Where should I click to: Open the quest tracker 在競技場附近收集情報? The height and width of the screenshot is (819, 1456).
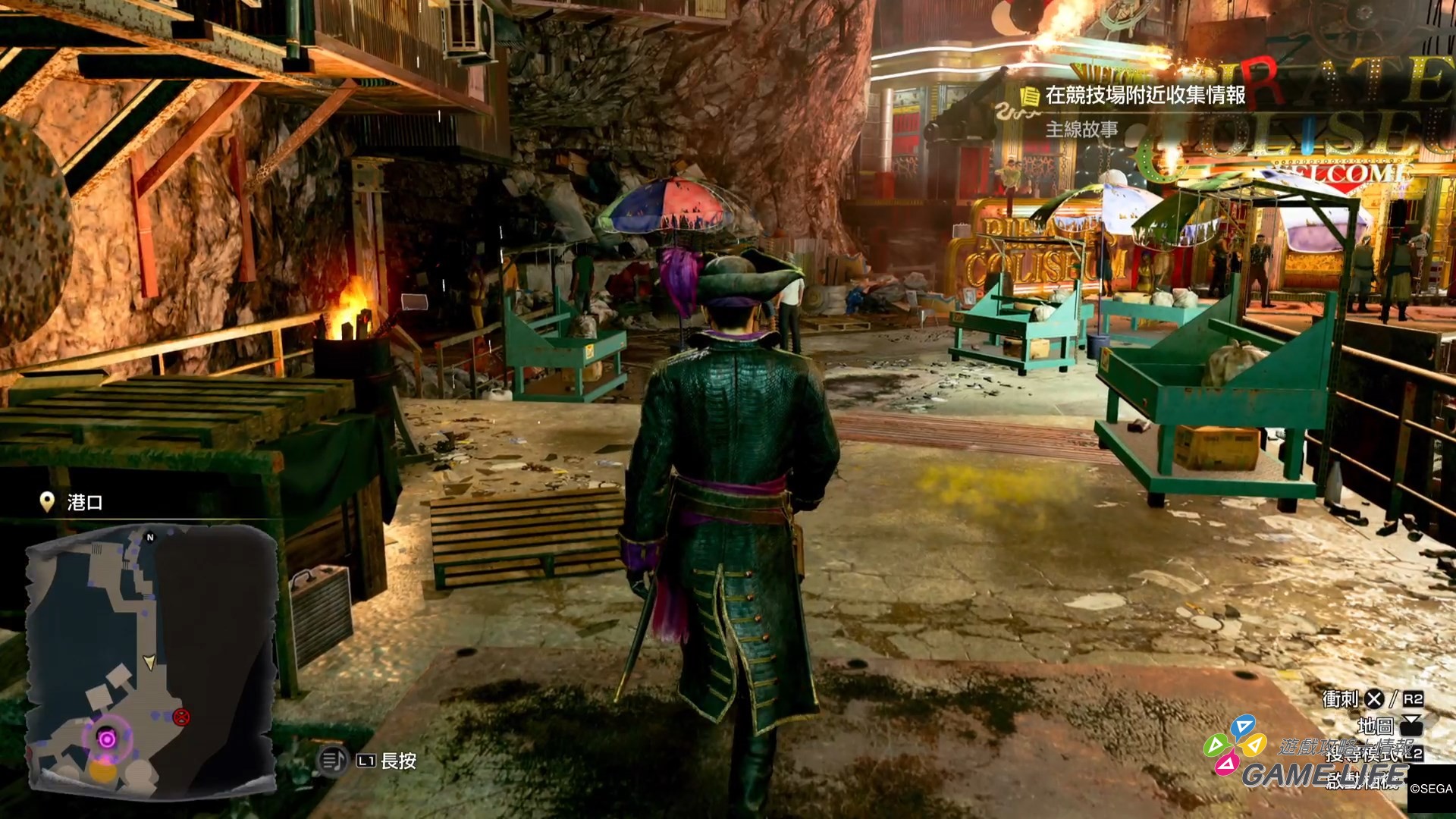tap(1144, 96)
